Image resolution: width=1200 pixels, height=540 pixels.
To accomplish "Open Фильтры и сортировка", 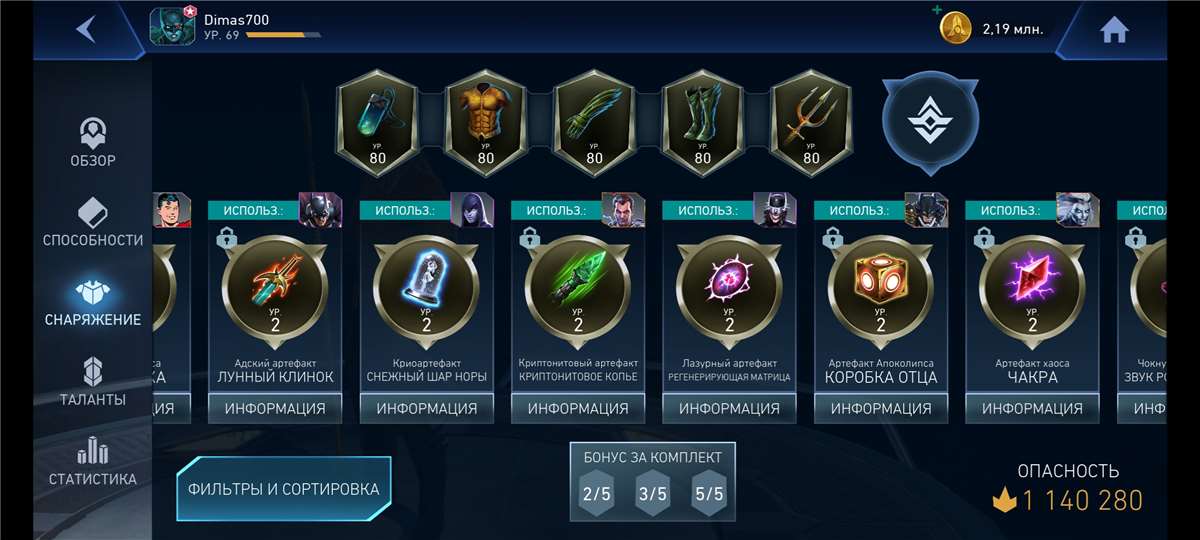I will (284, 489).
